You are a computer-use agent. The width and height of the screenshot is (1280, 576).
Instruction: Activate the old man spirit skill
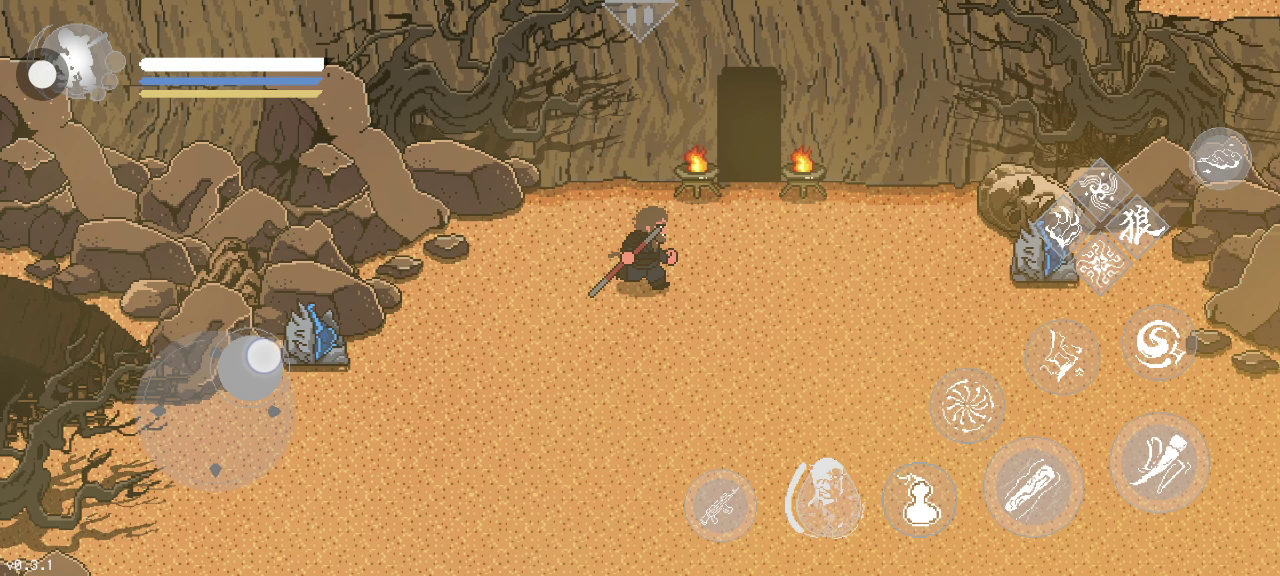(826, 496)
